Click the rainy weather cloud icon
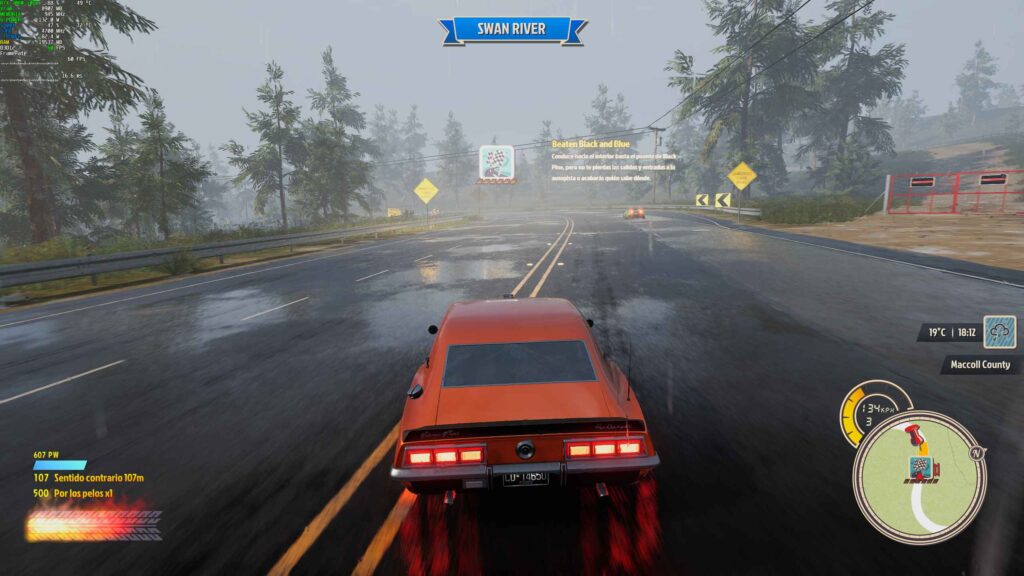1024x576 pixels. (x=999, y=332)
